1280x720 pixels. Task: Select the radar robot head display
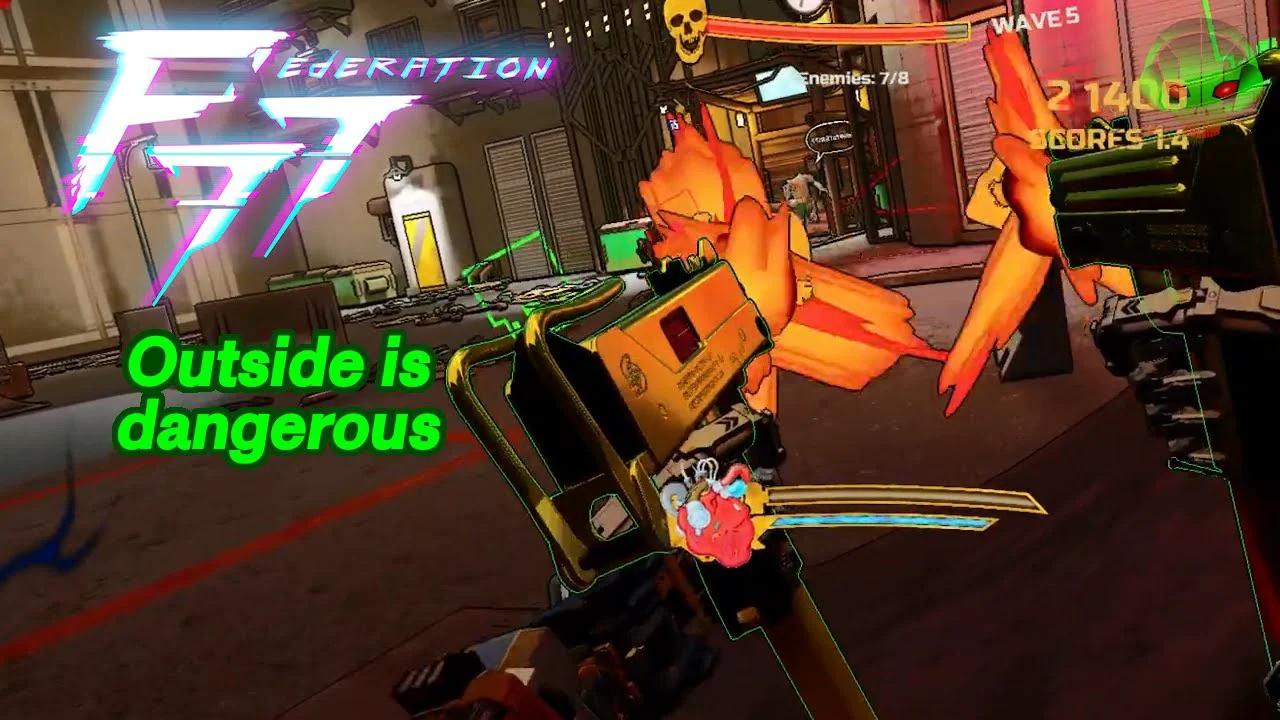pos(1200,70)
